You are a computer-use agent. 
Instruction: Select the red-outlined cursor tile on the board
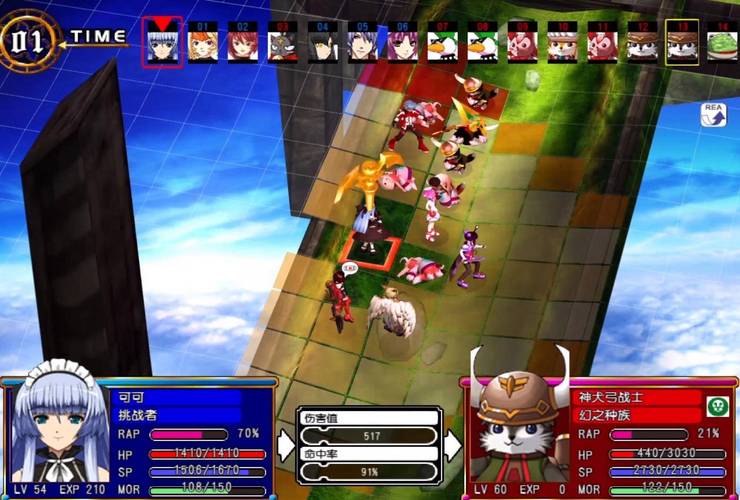pyautogui.click(x=370, y=250)
